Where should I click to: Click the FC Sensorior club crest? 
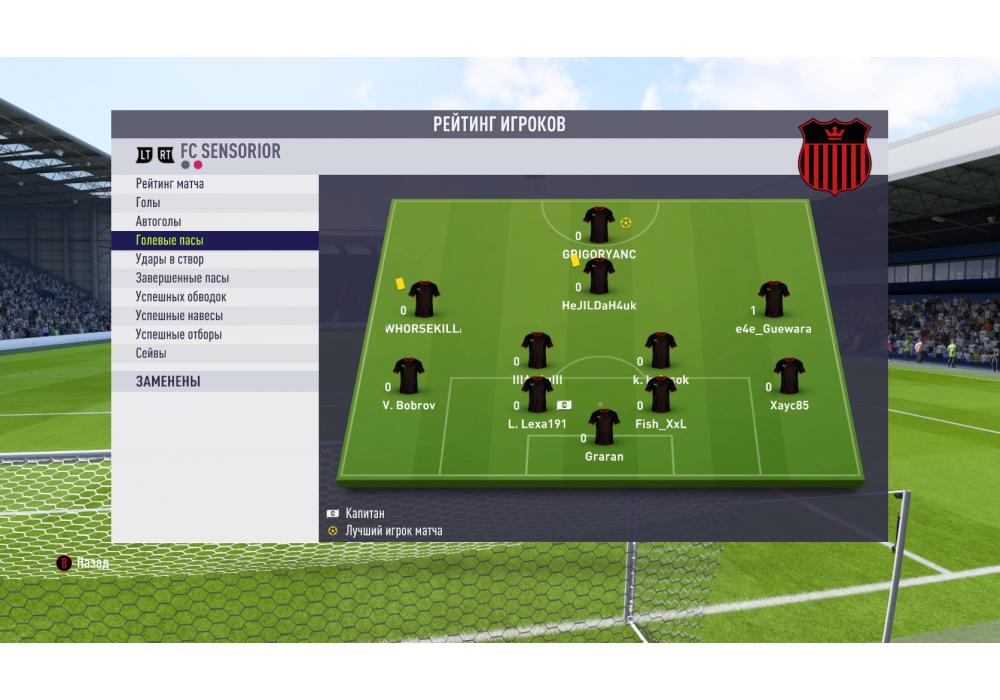835,158
